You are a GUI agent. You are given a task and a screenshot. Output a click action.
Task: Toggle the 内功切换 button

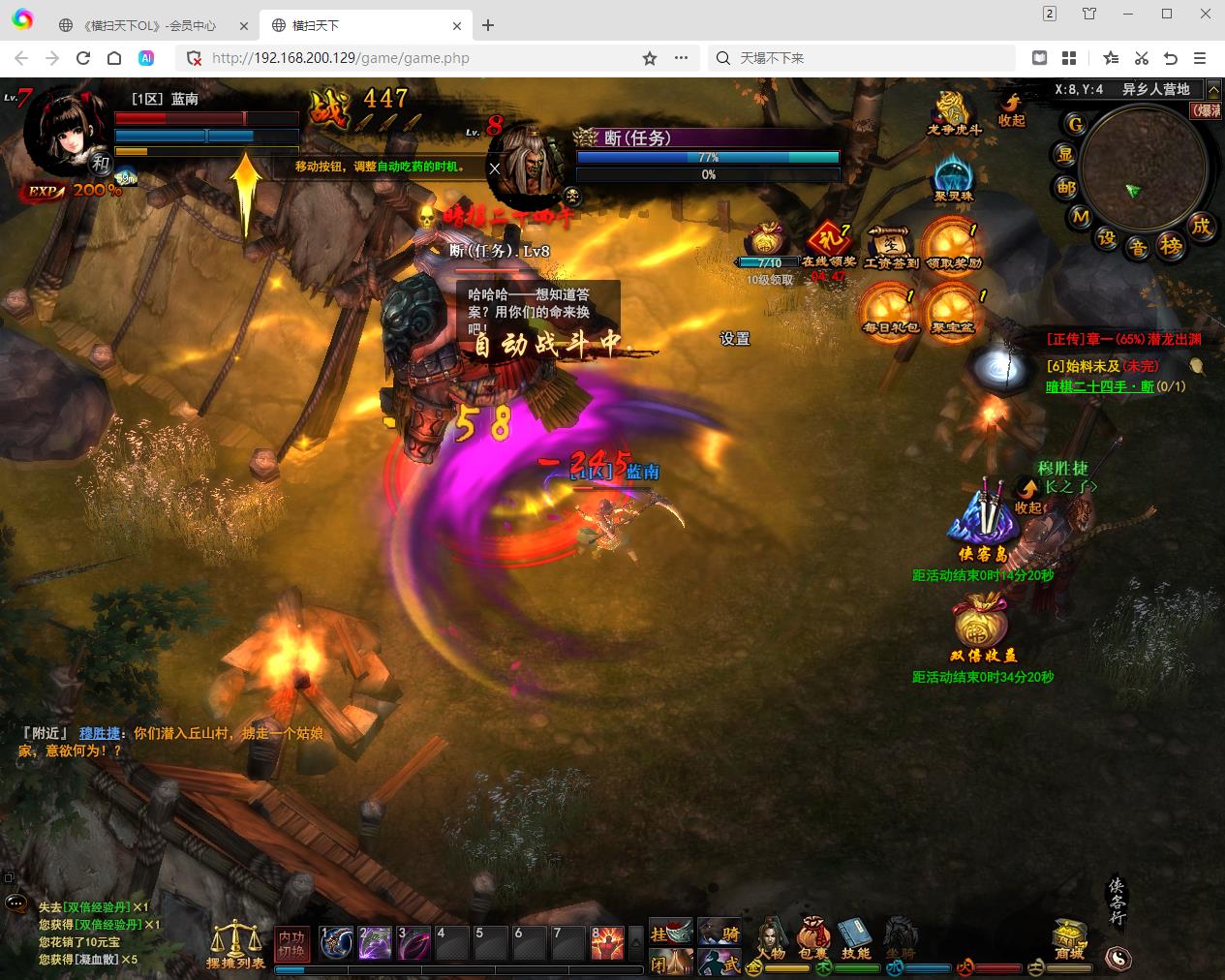[291, 943]
